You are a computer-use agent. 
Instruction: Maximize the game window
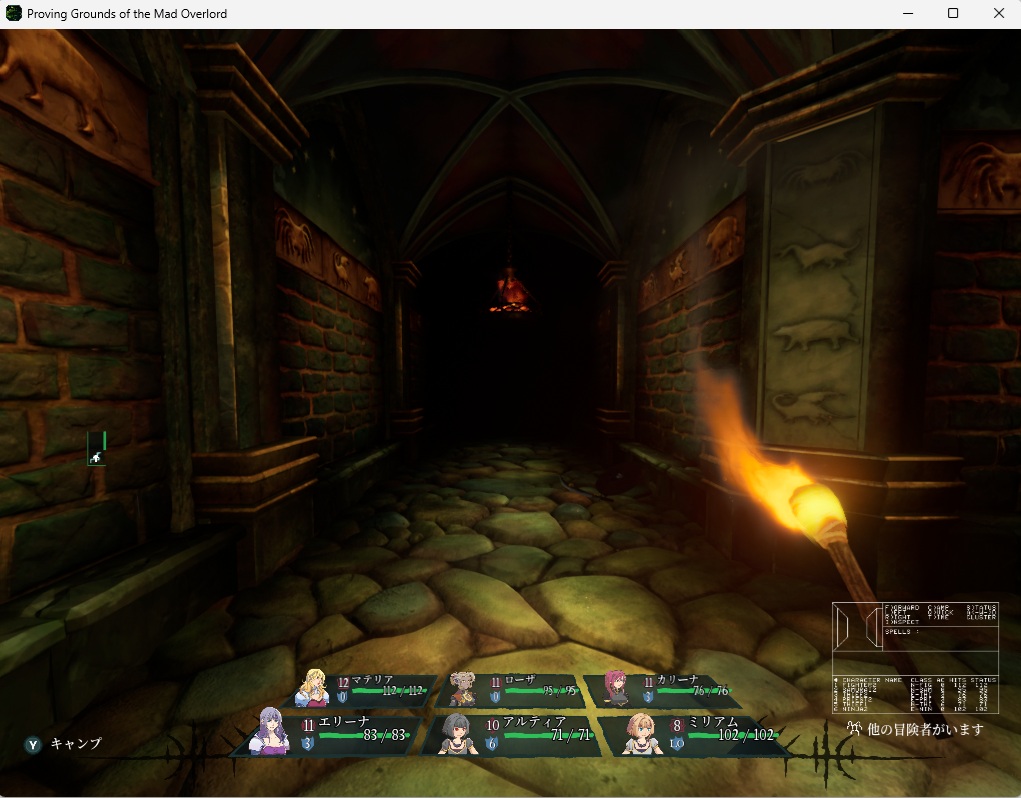coord(953,14)
